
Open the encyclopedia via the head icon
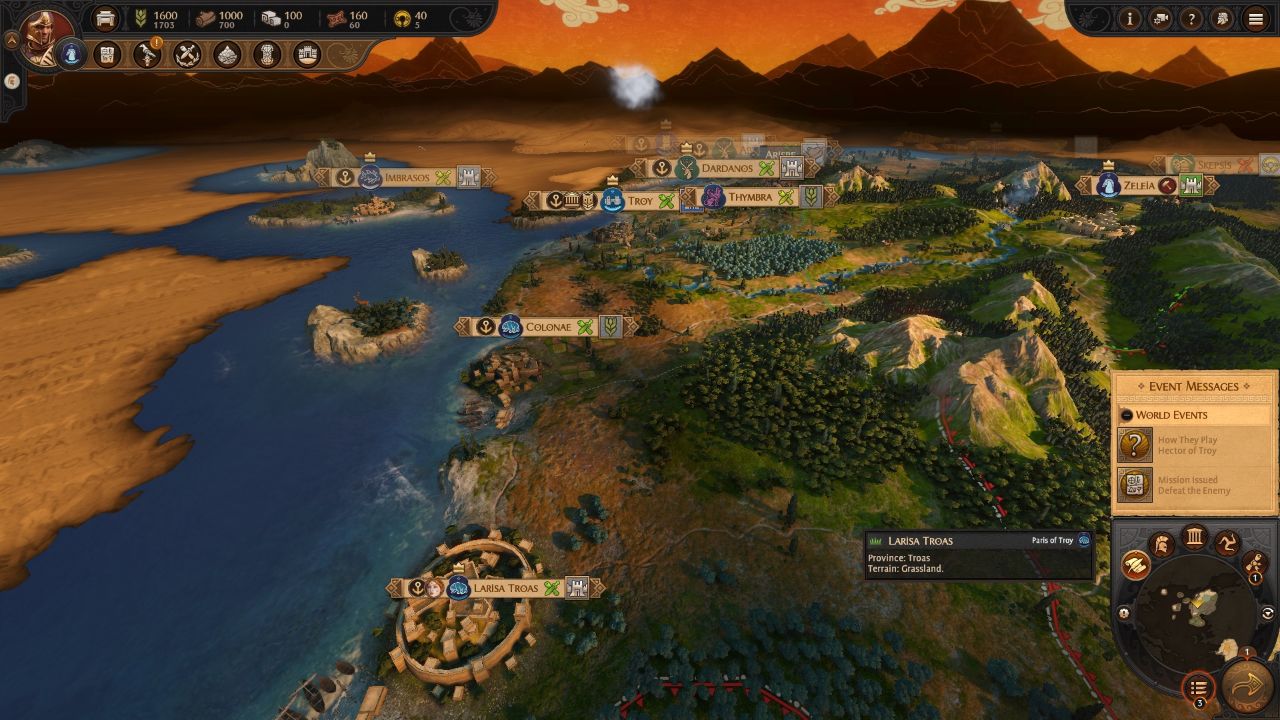[x=1222, y=19]
